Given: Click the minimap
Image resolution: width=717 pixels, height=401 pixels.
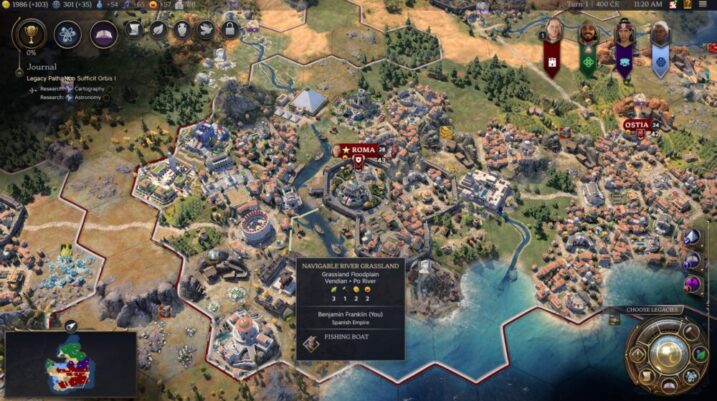Looking at the screenshot, I should pos(70,364).
